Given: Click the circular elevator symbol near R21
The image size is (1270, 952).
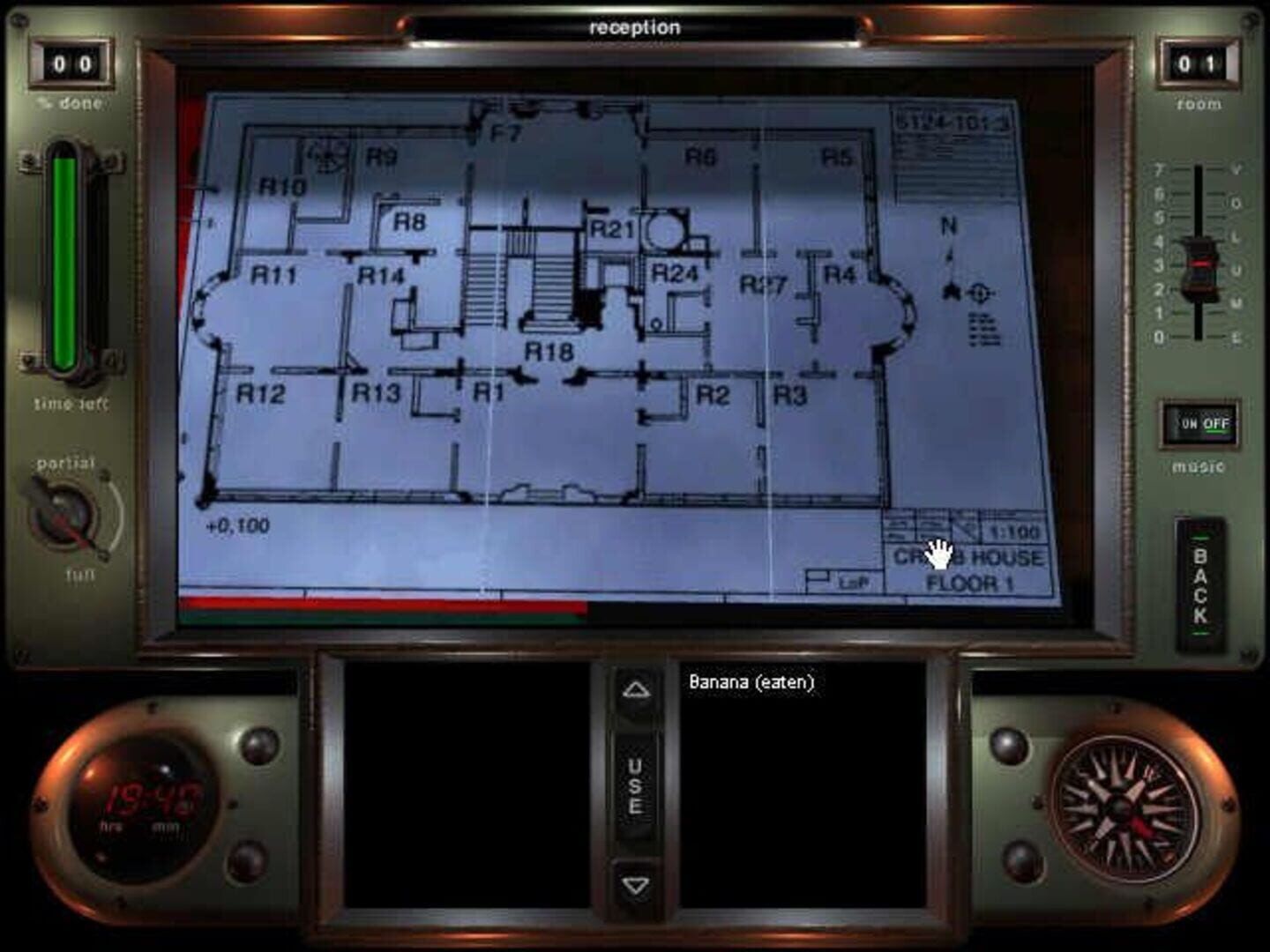Looking at the screenshot, I should point(666,231).
